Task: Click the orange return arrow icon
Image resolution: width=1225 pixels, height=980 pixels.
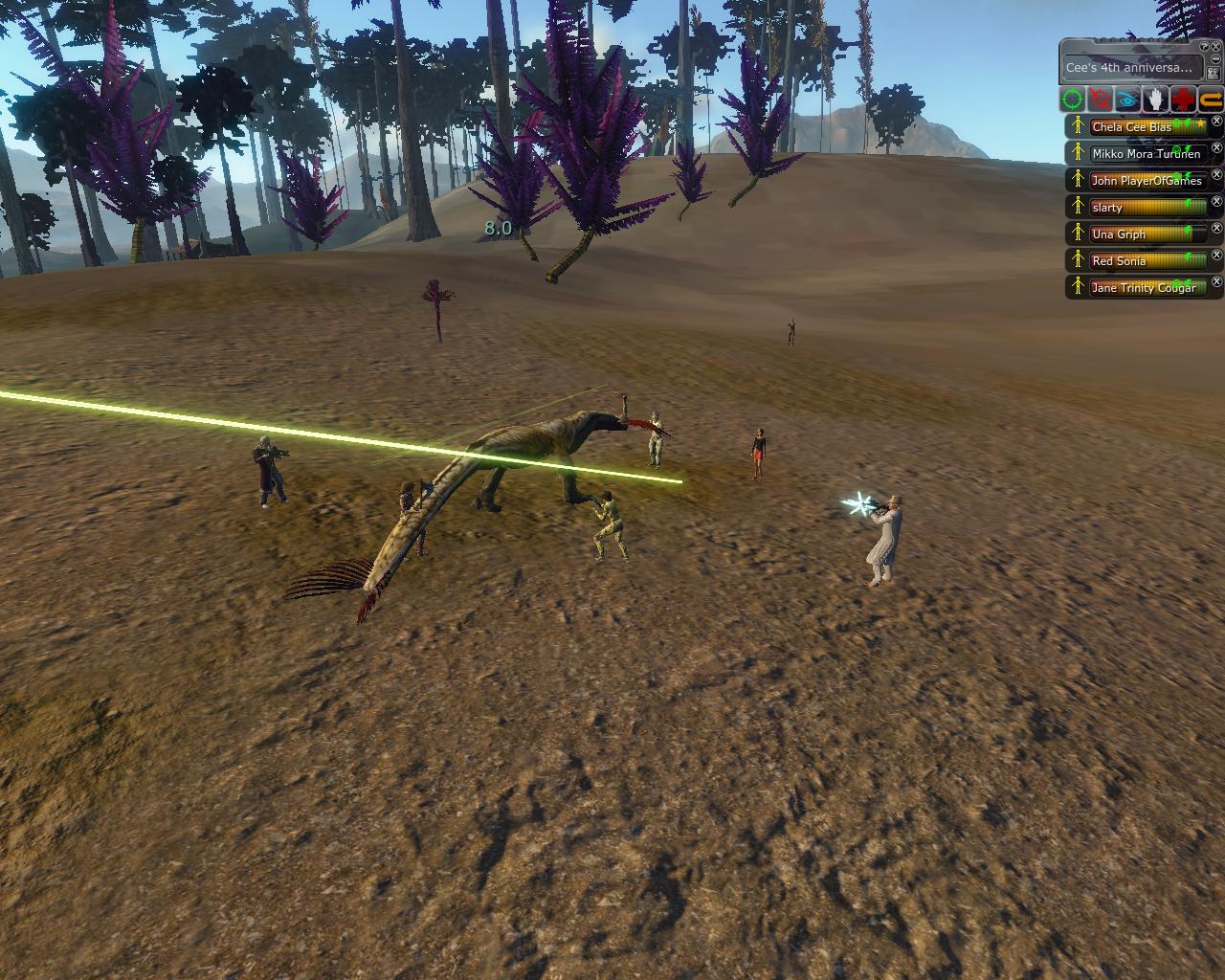Action: coord(1211,99)
